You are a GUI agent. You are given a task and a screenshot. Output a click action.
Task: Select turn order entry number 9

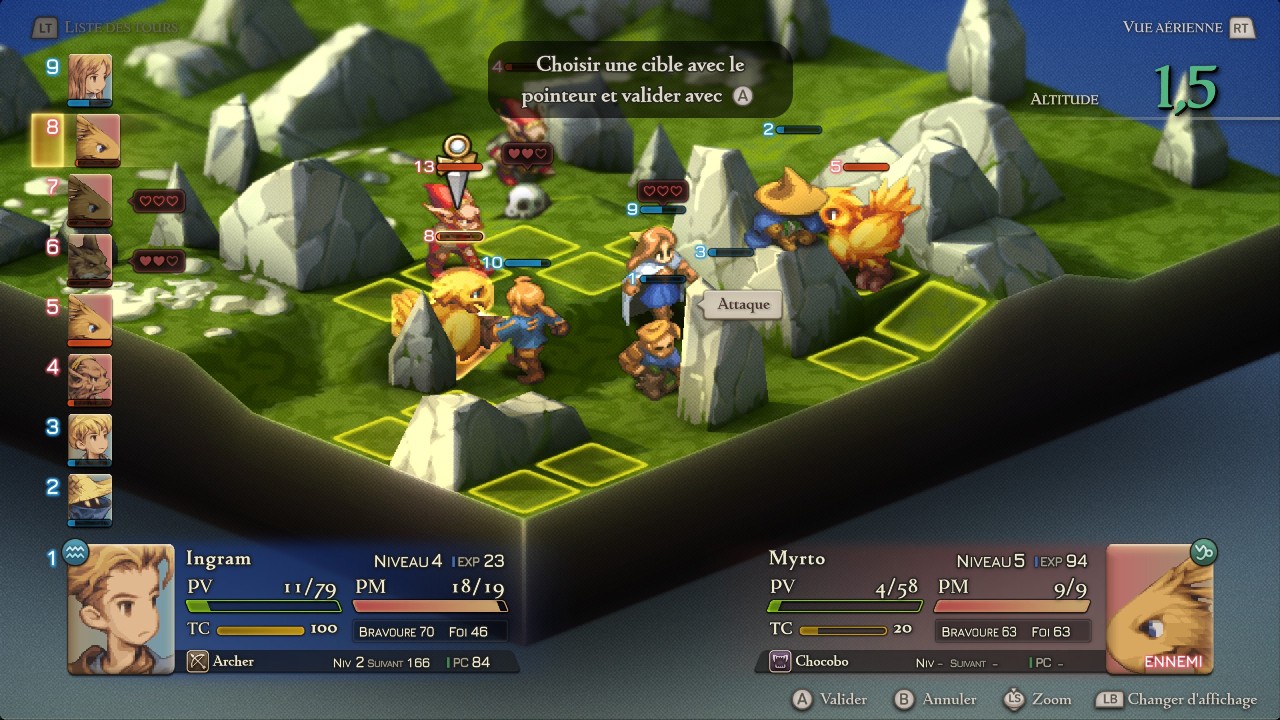click(90, 79)
